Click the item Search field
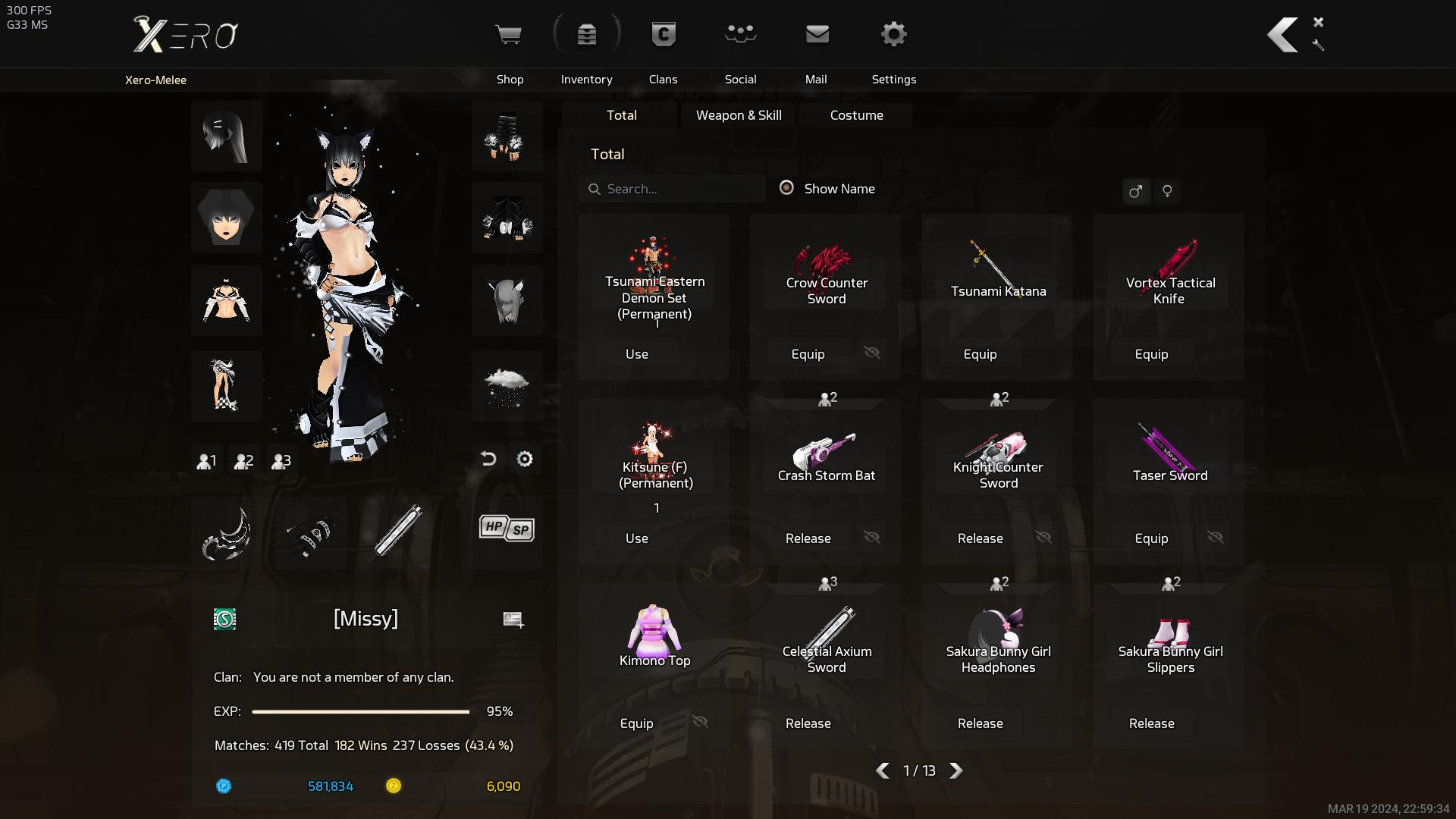This screenshot has width=1456, height=819. click(x=675, y=189)
